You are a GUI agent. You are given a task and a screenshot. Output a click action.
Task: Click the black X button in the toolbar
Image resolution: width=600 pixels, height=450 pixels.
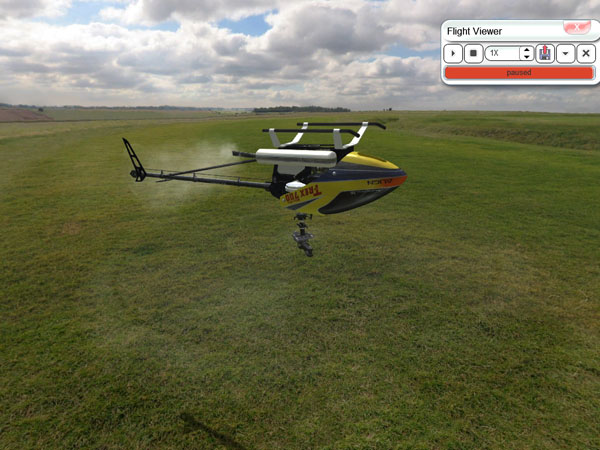586,53
